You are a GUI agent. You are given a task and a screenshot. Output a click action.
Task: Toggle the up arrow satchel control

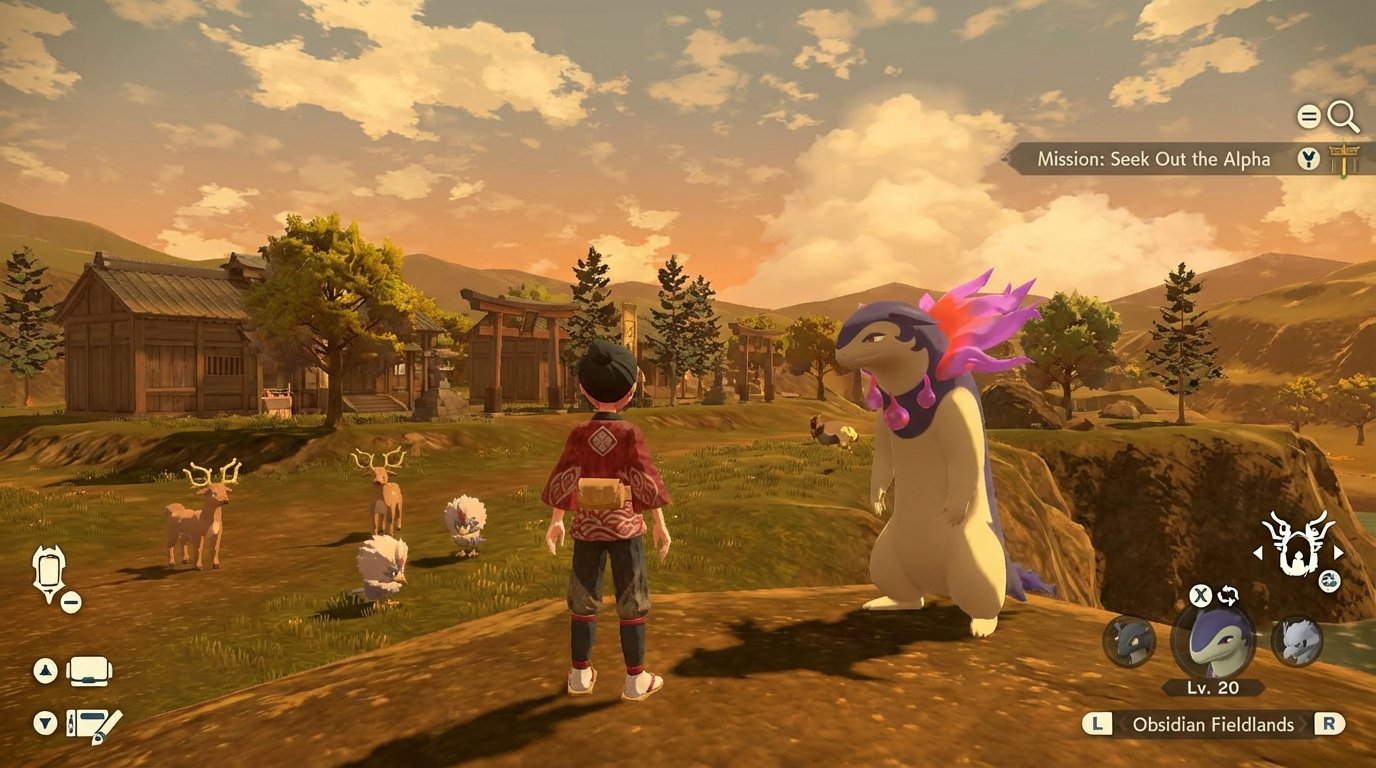[x=44, y=670]
